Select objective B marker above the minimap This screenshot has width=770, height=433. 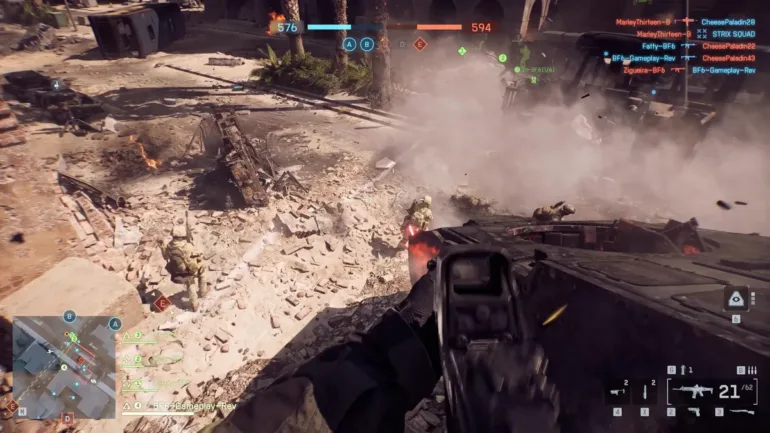click(69, 316)
